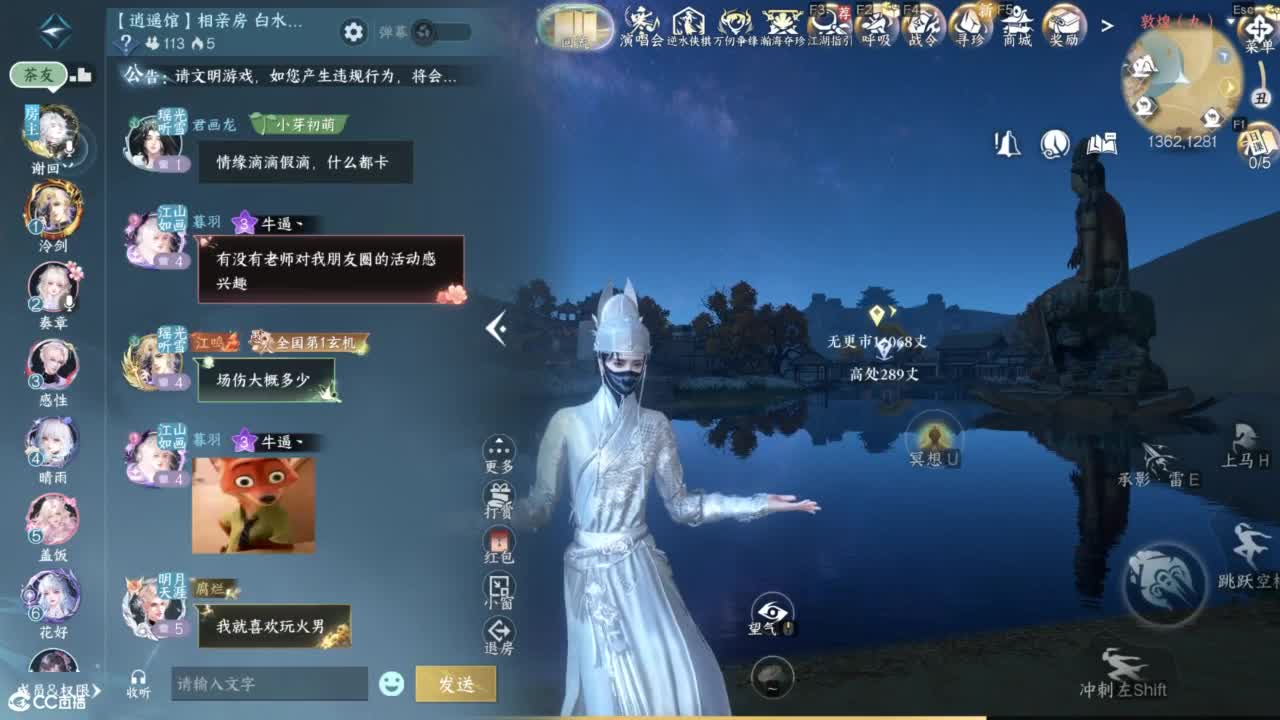Send a 红包 red packet from chat sidebar
Viewport: 1280px width, 720px height.
(497, 542)
